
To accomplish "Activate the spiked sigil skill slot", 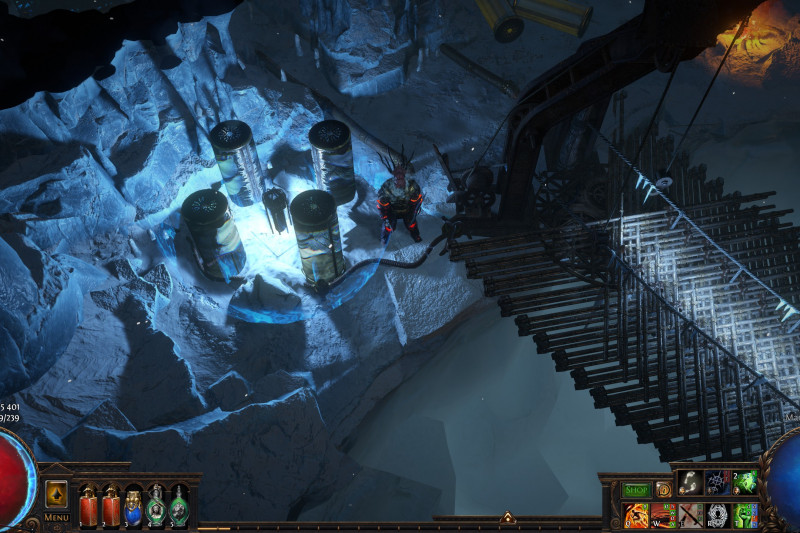I will coord(718,483).
